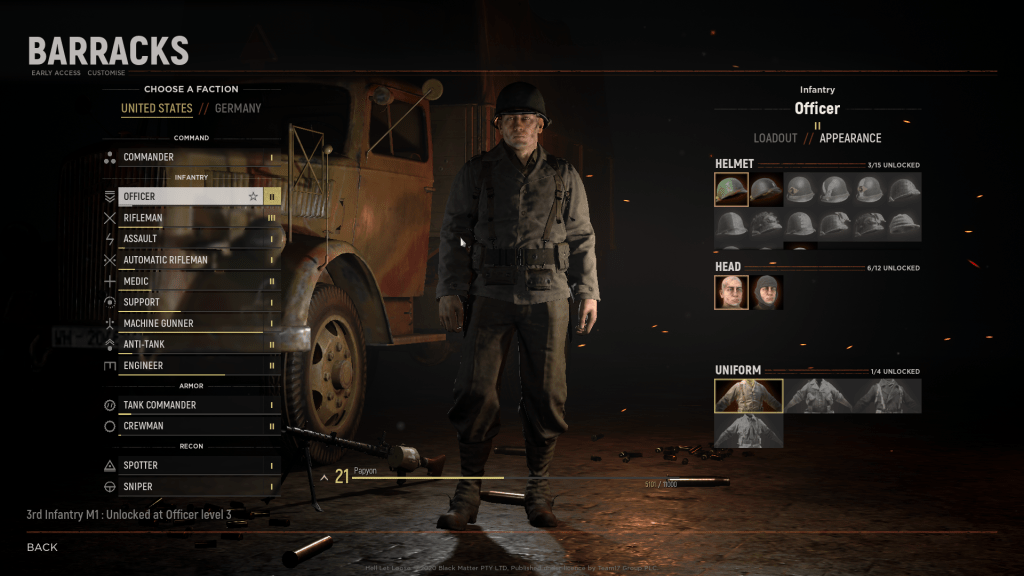Go back with the Back button
The image size is (1024, 576).
(42, 547)
